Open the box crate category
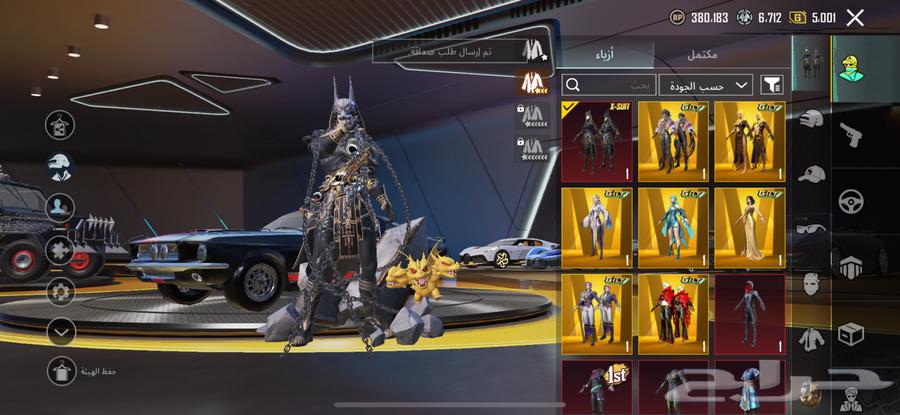900x415 pixels. click(851, 333)
